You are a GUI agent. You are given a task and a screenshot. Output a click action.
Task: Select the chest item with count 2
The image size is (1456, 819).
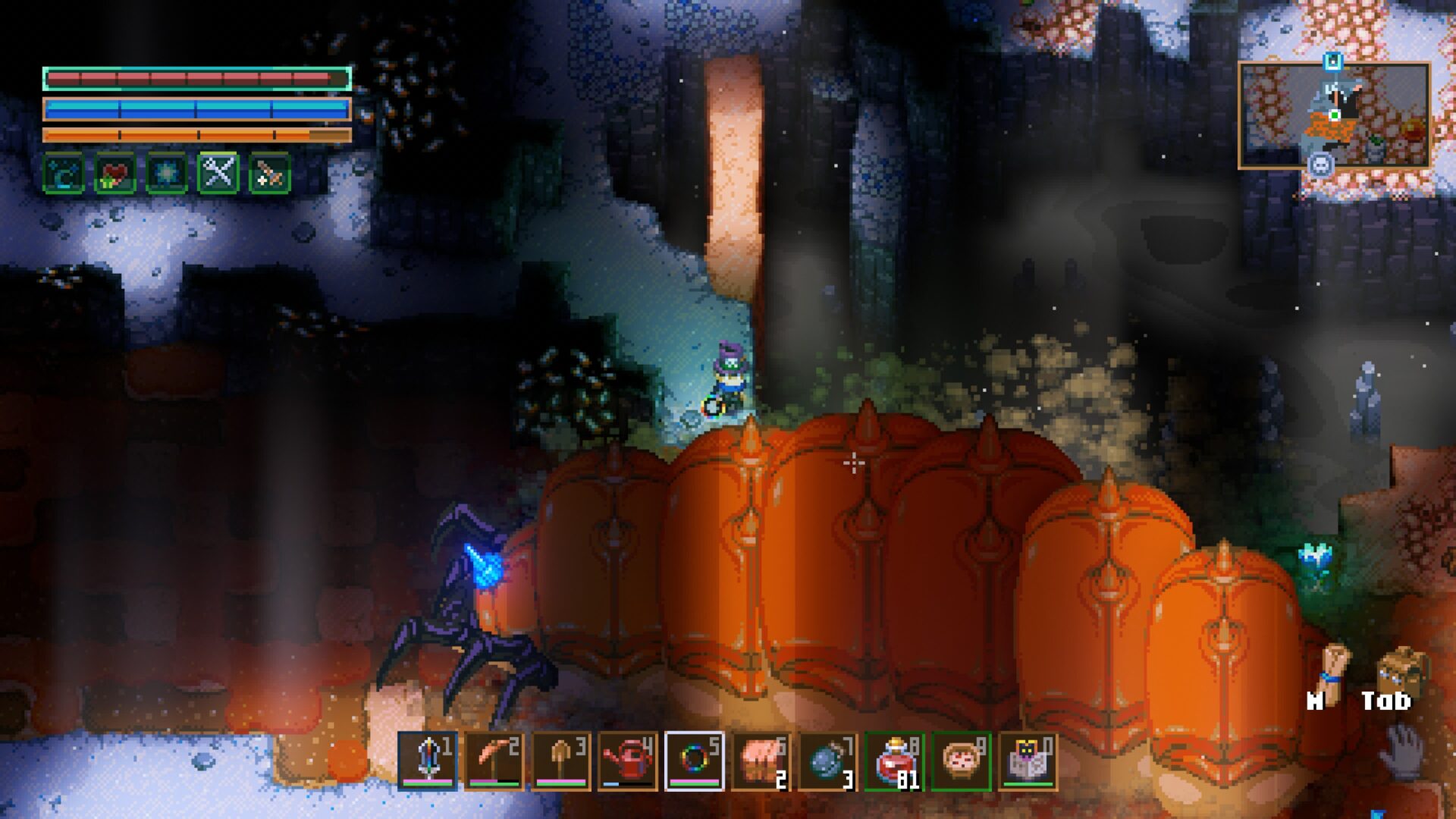[x=761, y=761]
